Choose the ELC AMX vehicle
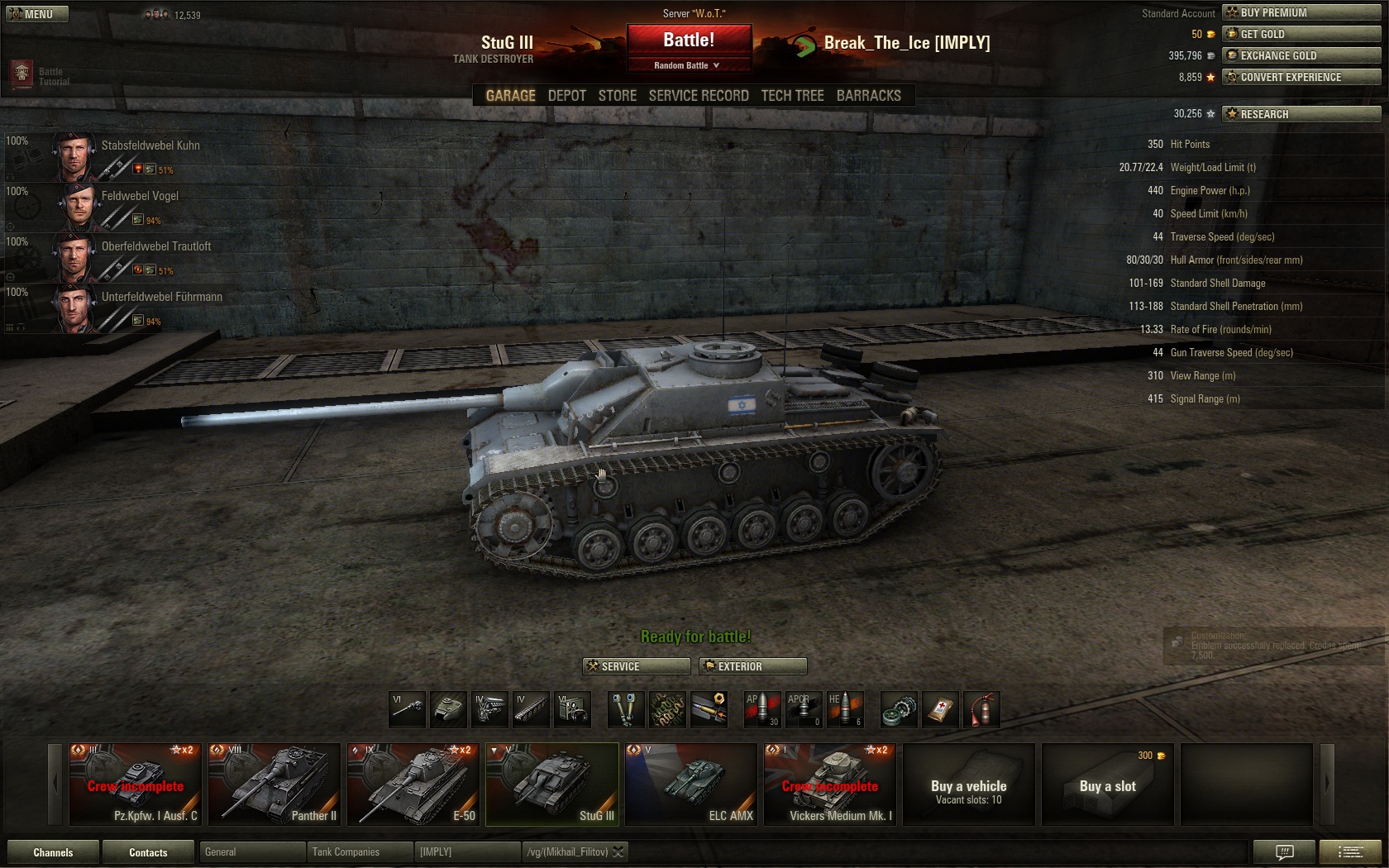 pyautogui.click(x=691, y=784)
